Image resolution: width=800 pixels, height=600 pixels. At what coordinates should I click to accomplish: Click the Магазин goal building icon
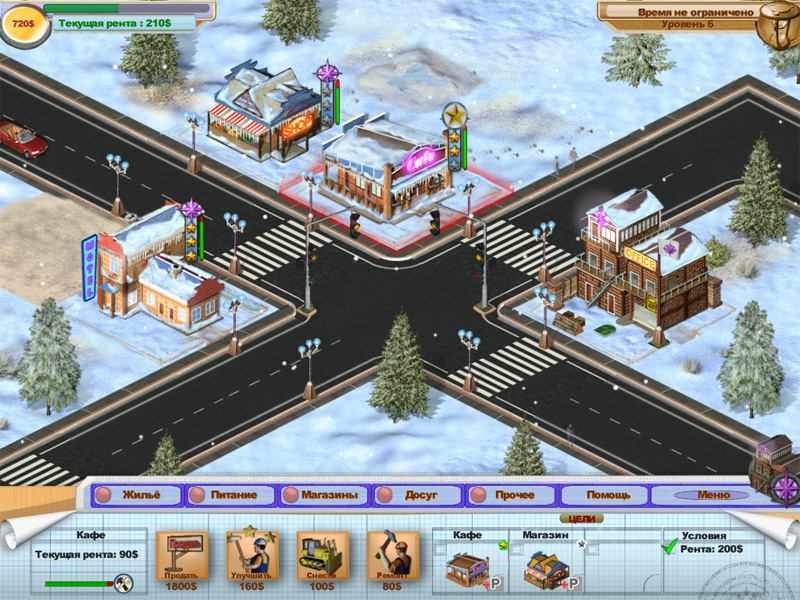point(545,569)
